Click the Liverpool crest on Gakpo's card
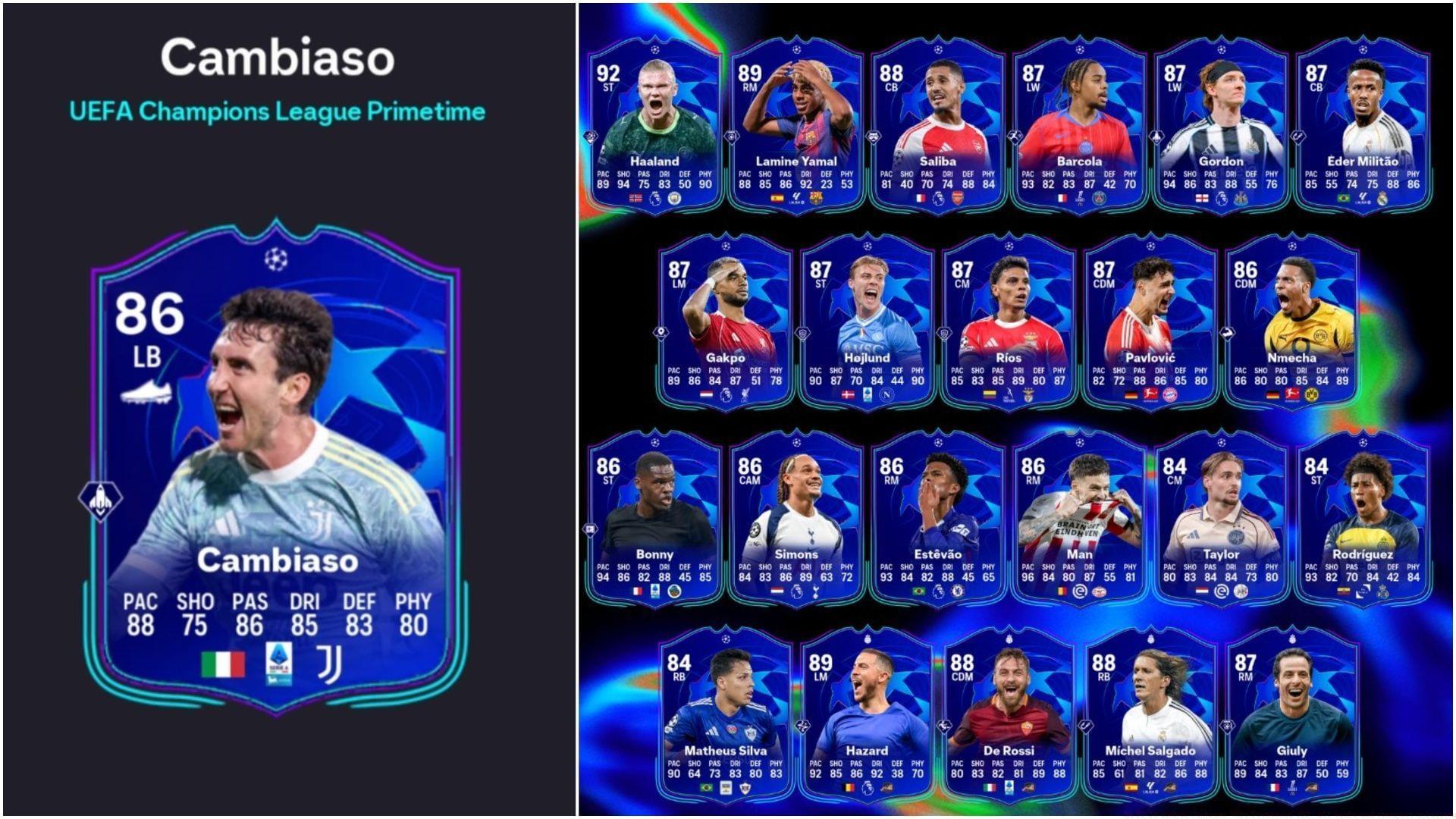The image size is (1456, 819). [x=745, y=395]
